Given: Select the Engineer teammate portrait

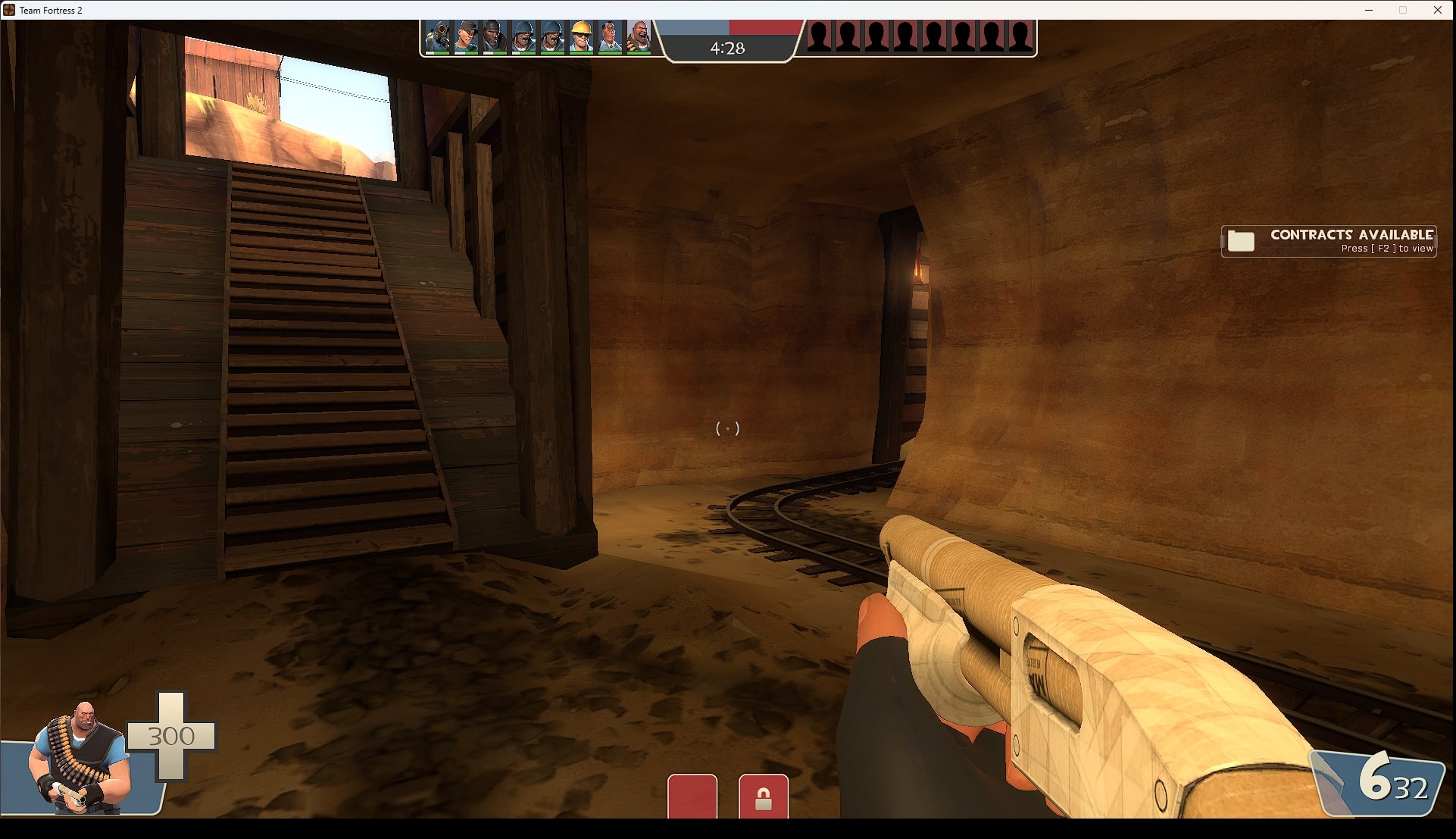Looking at the screenshot, I should 581,36.
